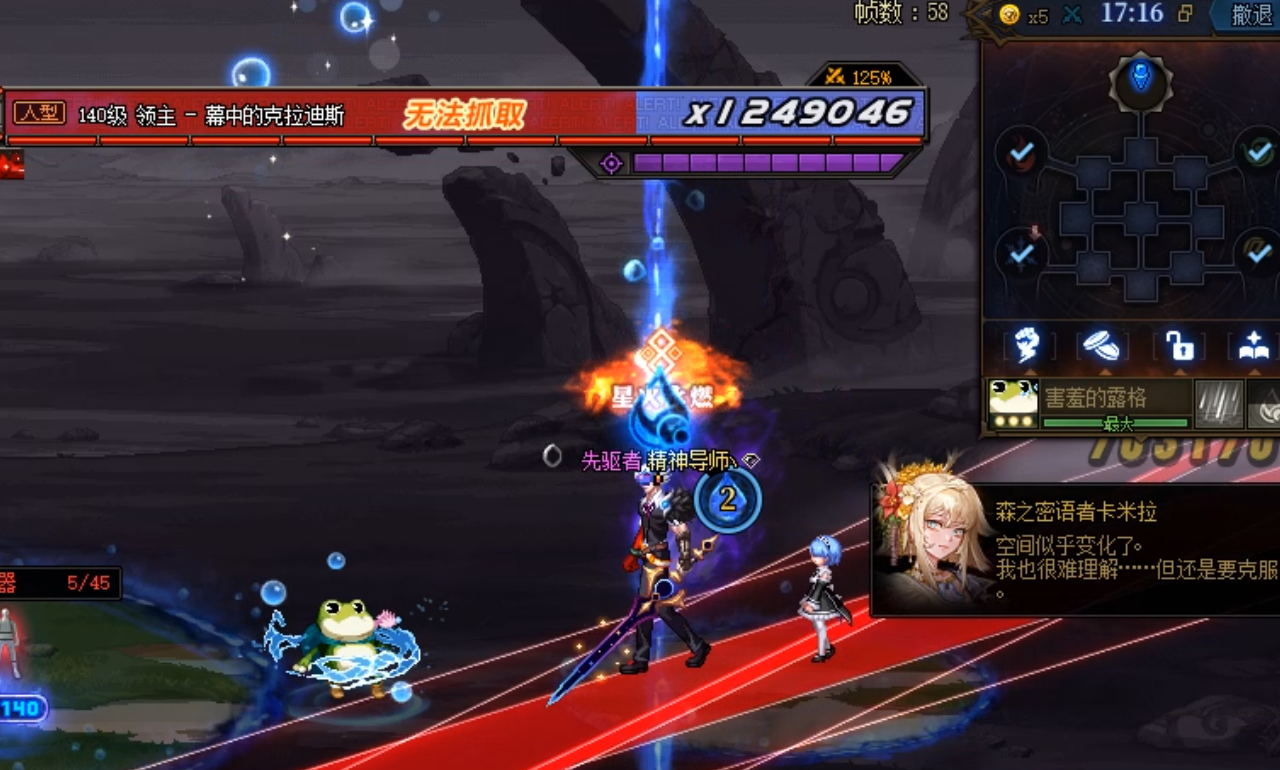Select the cleared fire node on map
This screenshot has height=770, width=1280.
pyautogui.click(x=1020, y=152)
